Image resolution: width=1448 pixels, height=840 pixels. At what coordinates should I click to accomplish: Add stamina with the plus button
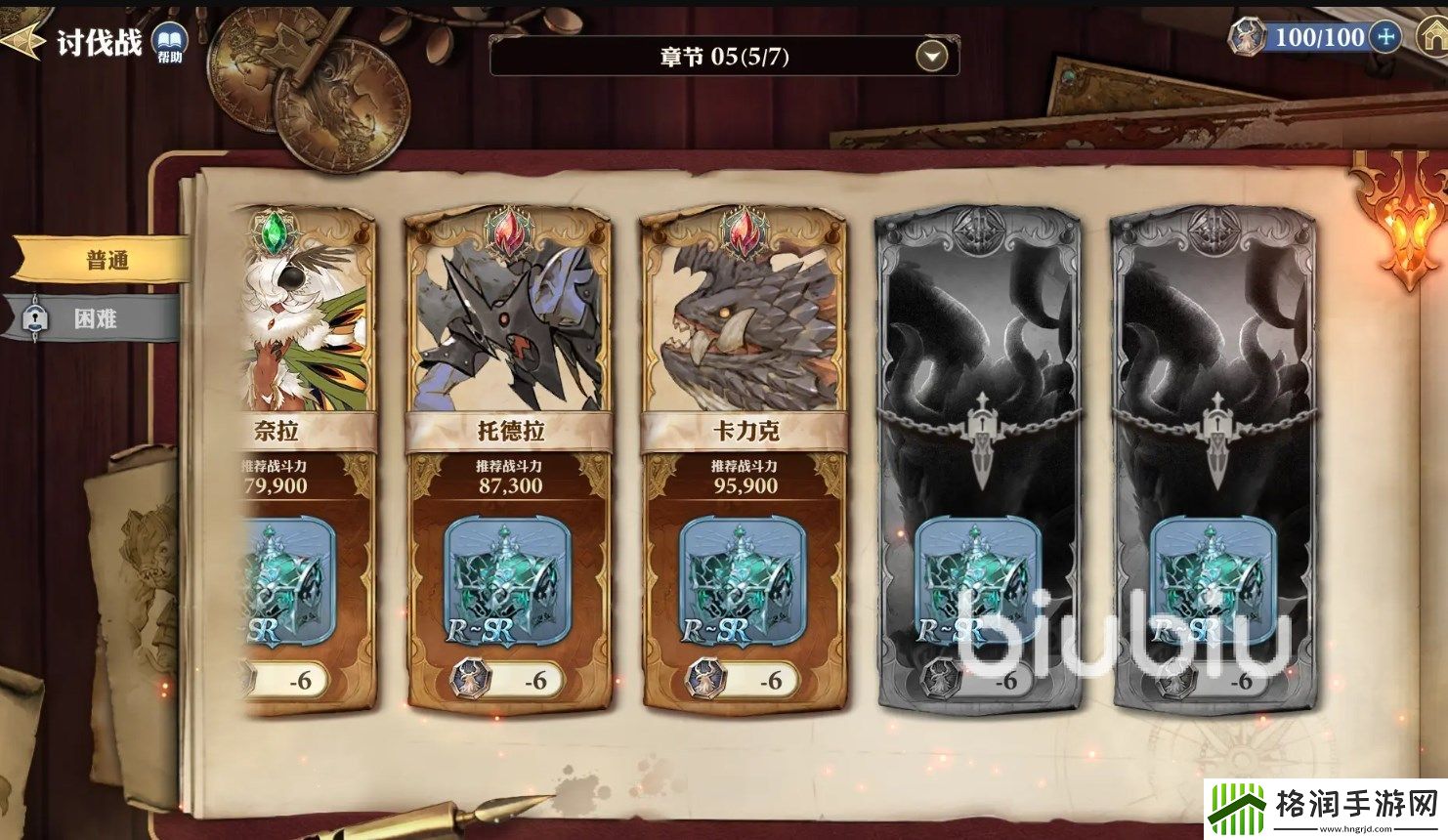[x=1385, y=38]
